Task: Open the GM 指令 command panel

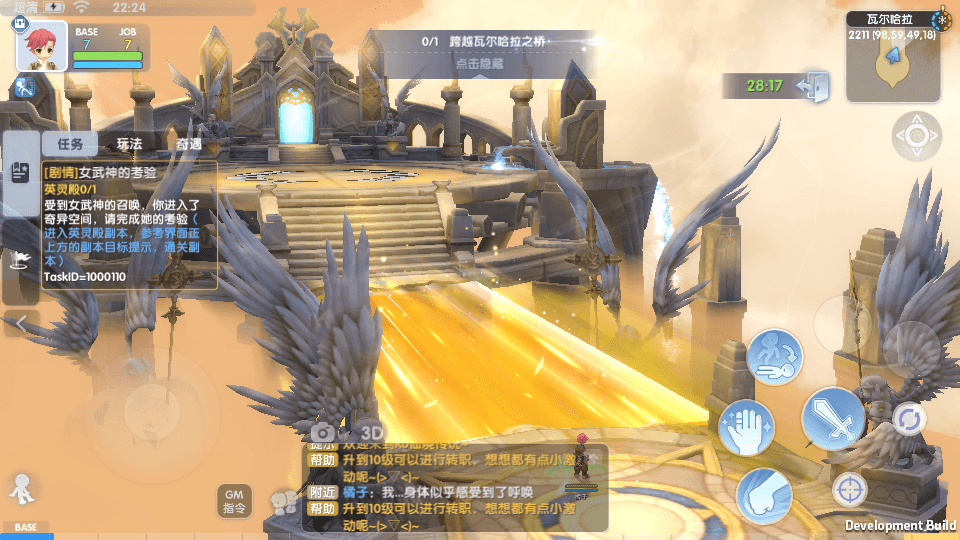Action: (235, 500)
